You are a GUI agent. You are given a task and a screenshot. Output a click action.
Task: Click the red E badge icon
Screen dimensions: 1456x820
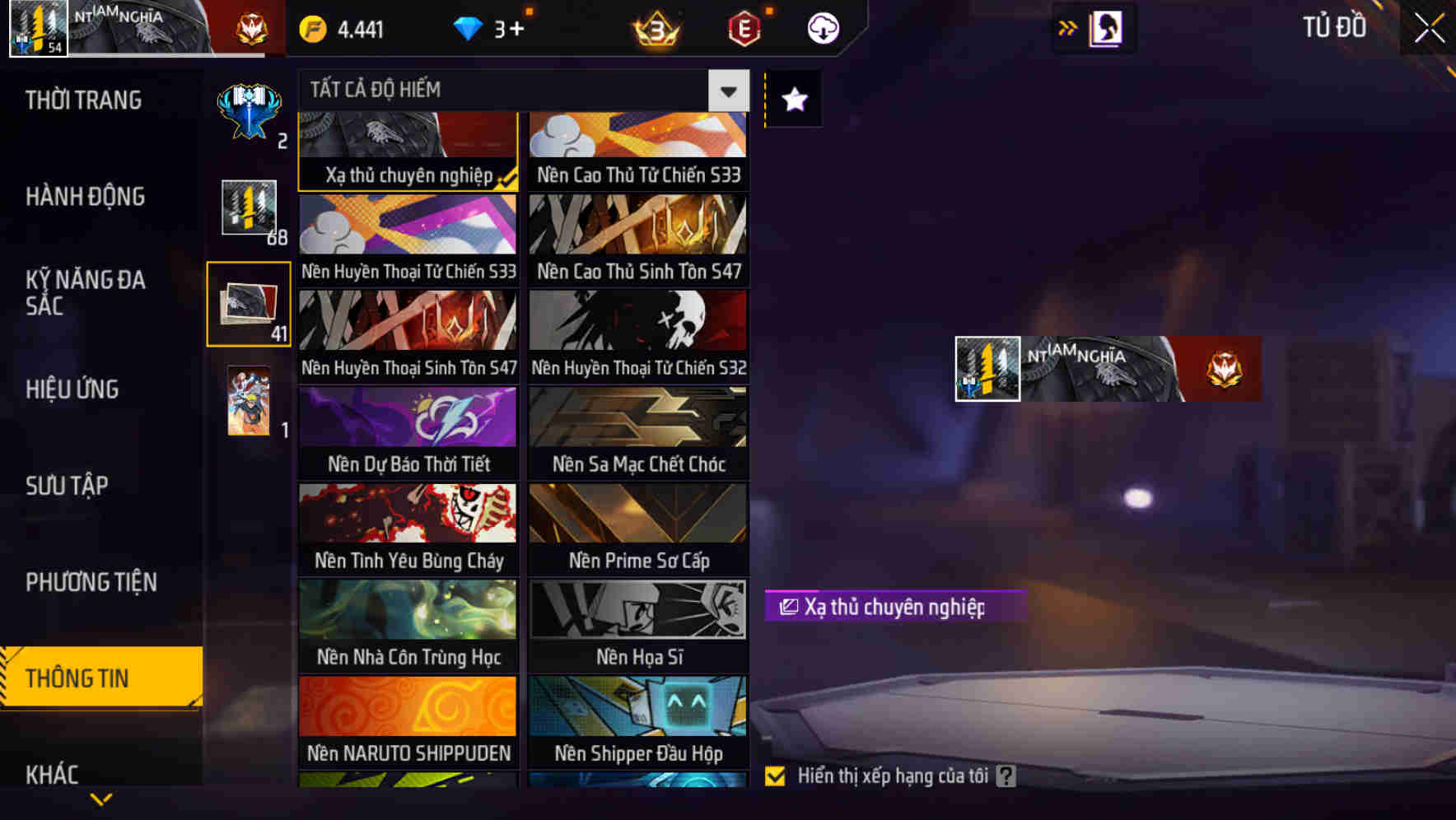[743, 27]
